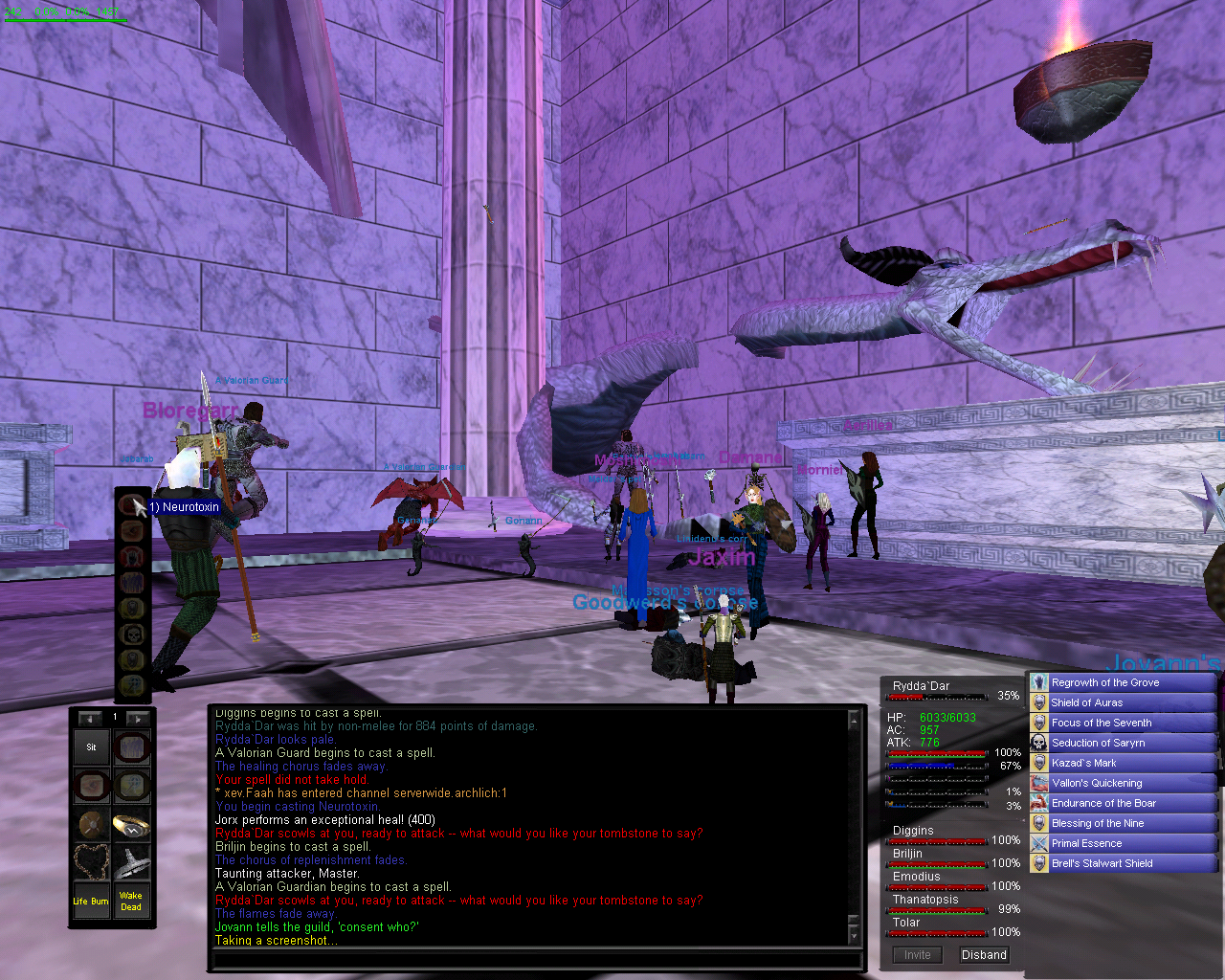The width and height of the screenshot is (1225, 980).
Task: Use the gold ring hotbar slot
Action: (x=131, y=824)
